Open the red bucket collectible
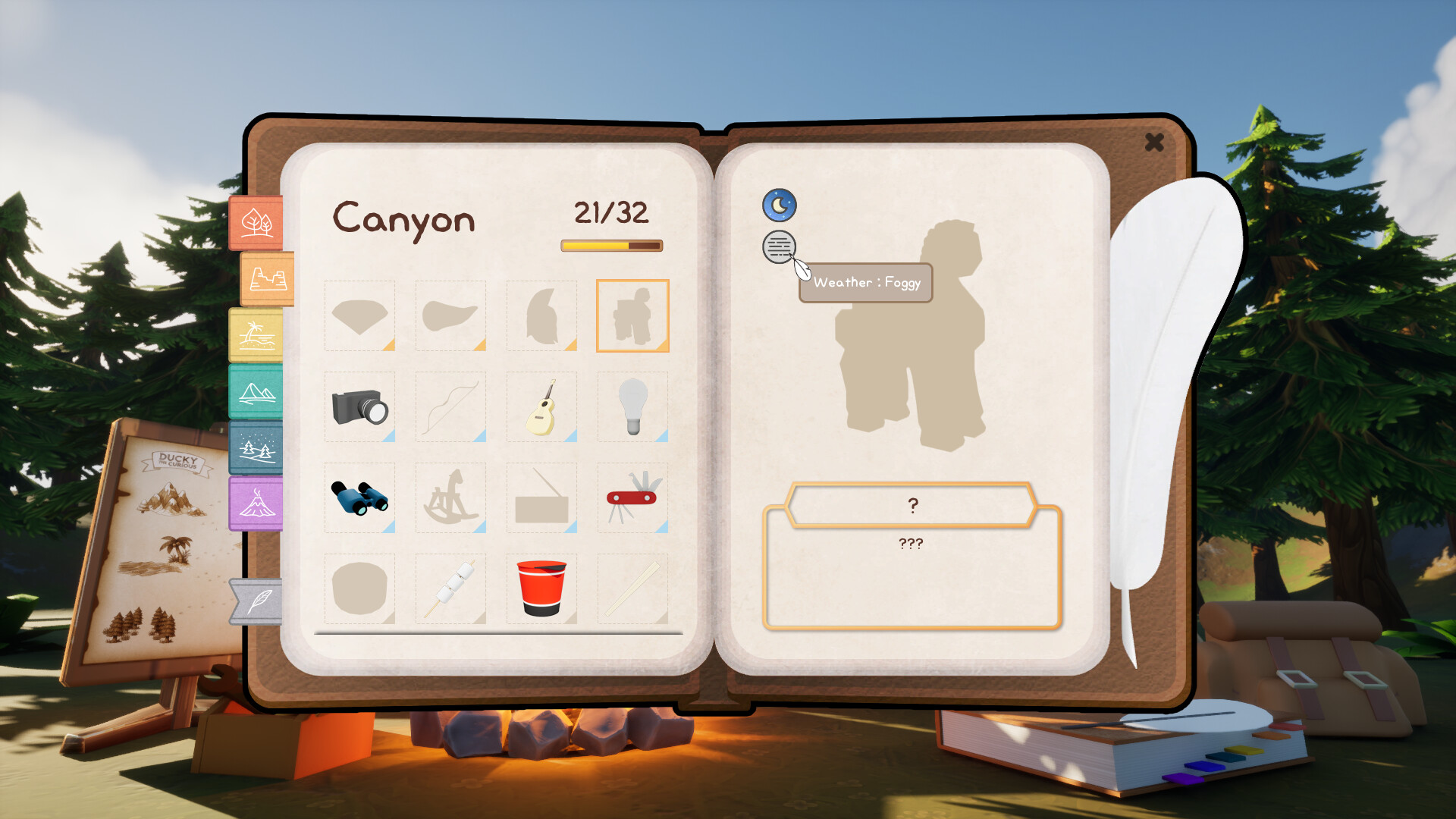The width and height of the screenshot is (1456, 819). tap(541, 589)
